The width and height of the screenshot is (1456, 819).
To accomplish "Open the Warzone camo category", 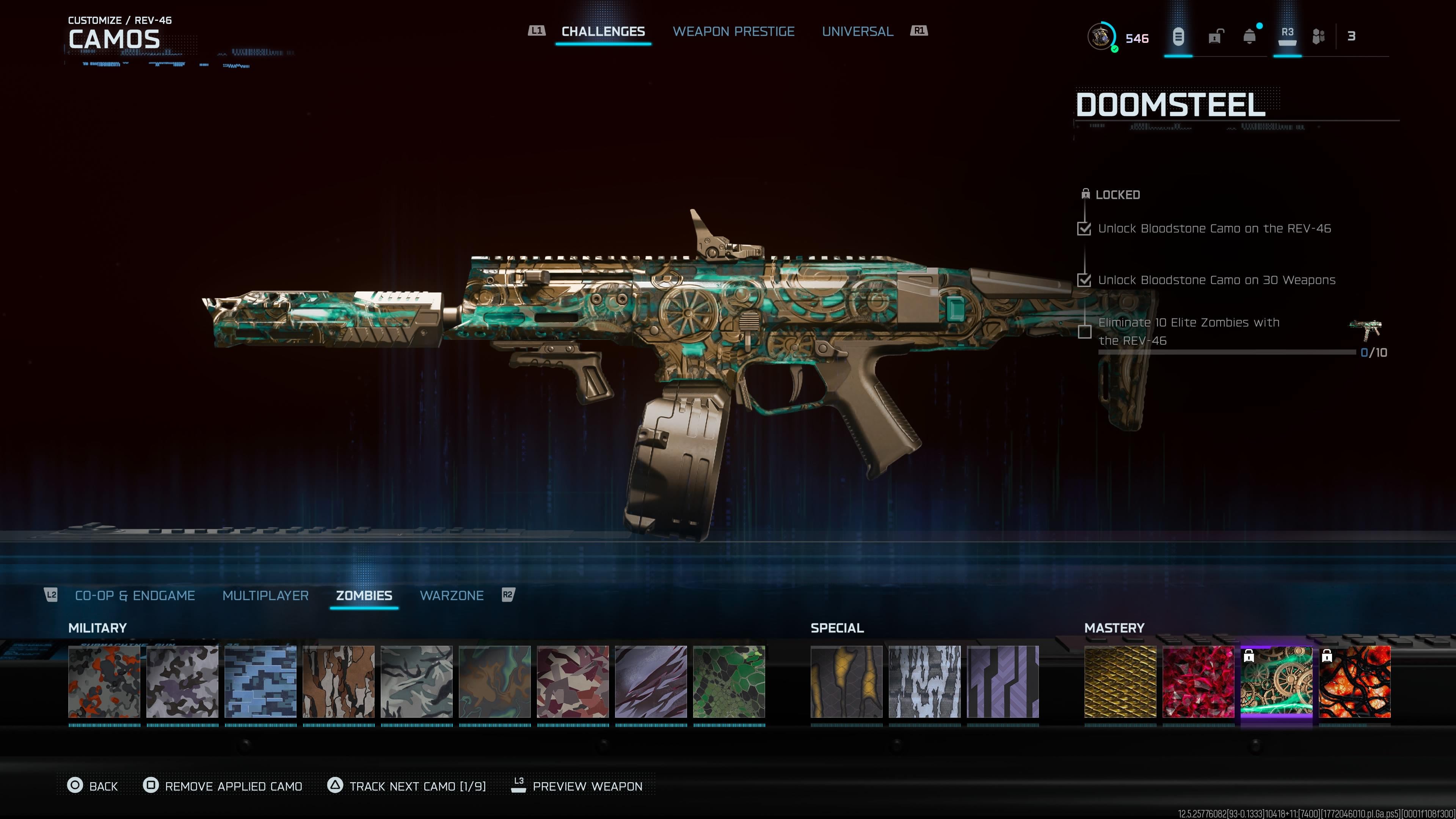I will [451, 595].
